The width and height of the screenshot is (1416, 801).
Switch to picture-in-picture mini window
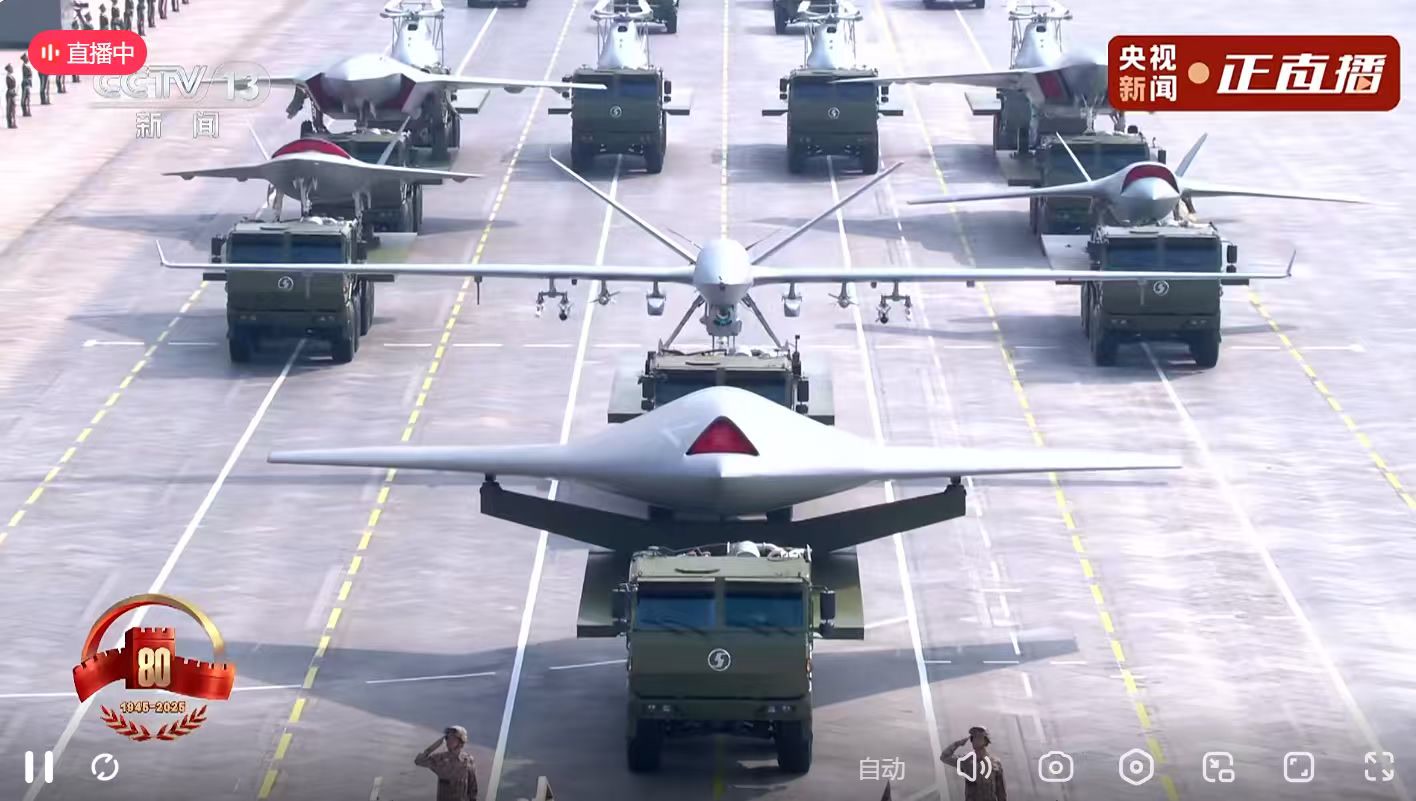(x=1218, y=767)
